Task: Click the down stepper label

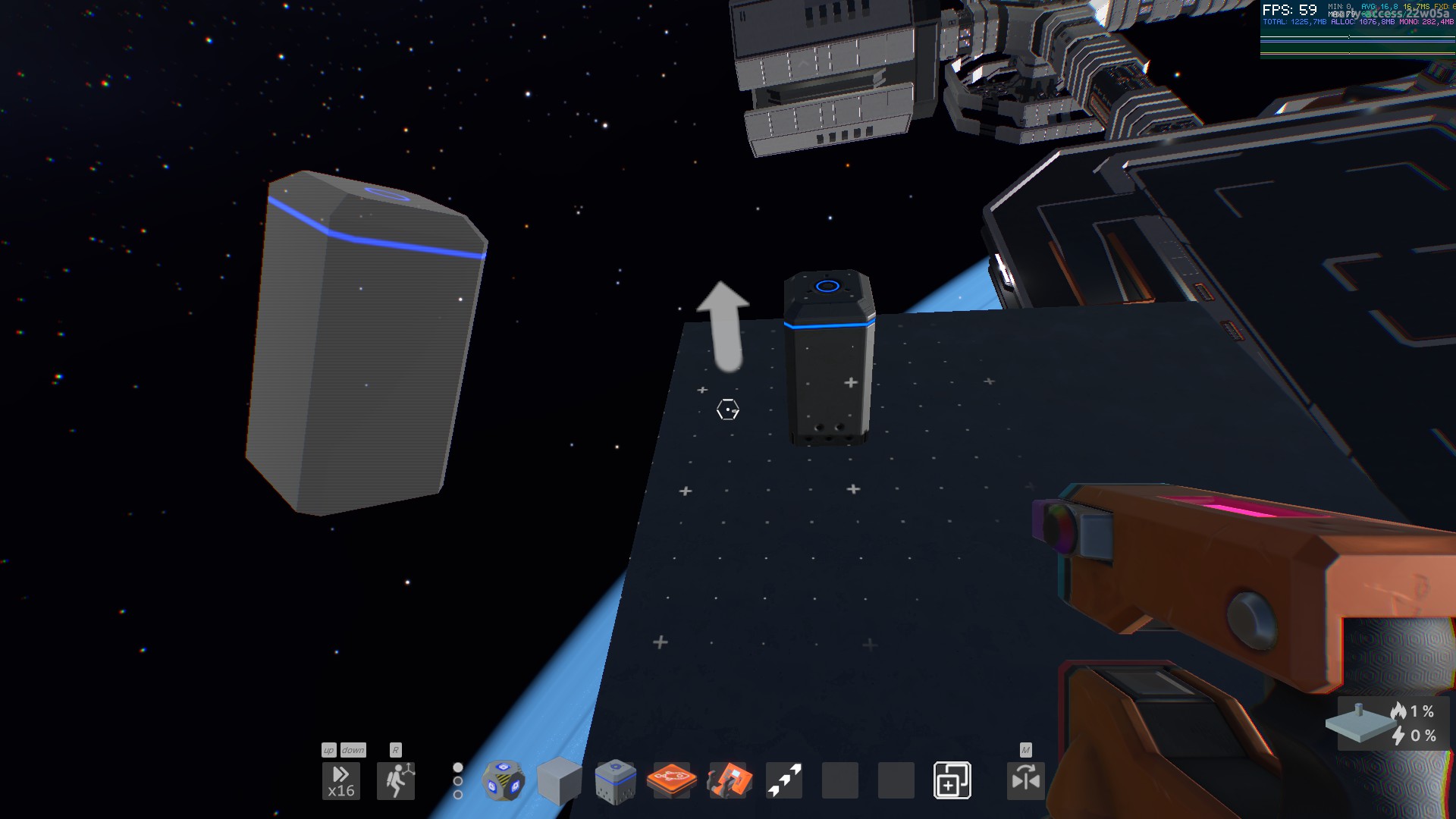Action: pos(353,750)
